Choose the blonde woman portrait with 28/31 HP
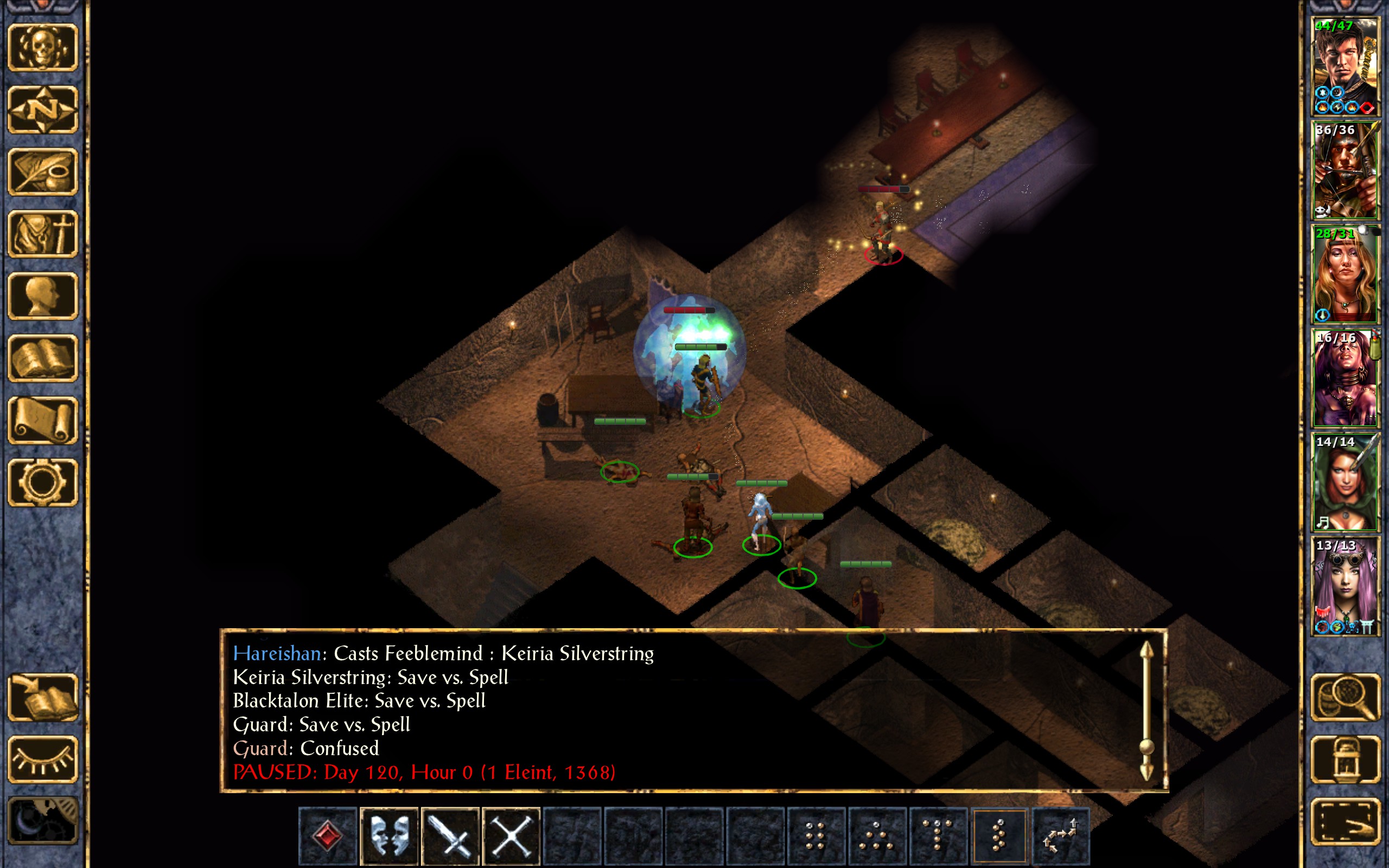Image resolution: width=1389 pixels, height=868 pixels. coord(1345,275)
